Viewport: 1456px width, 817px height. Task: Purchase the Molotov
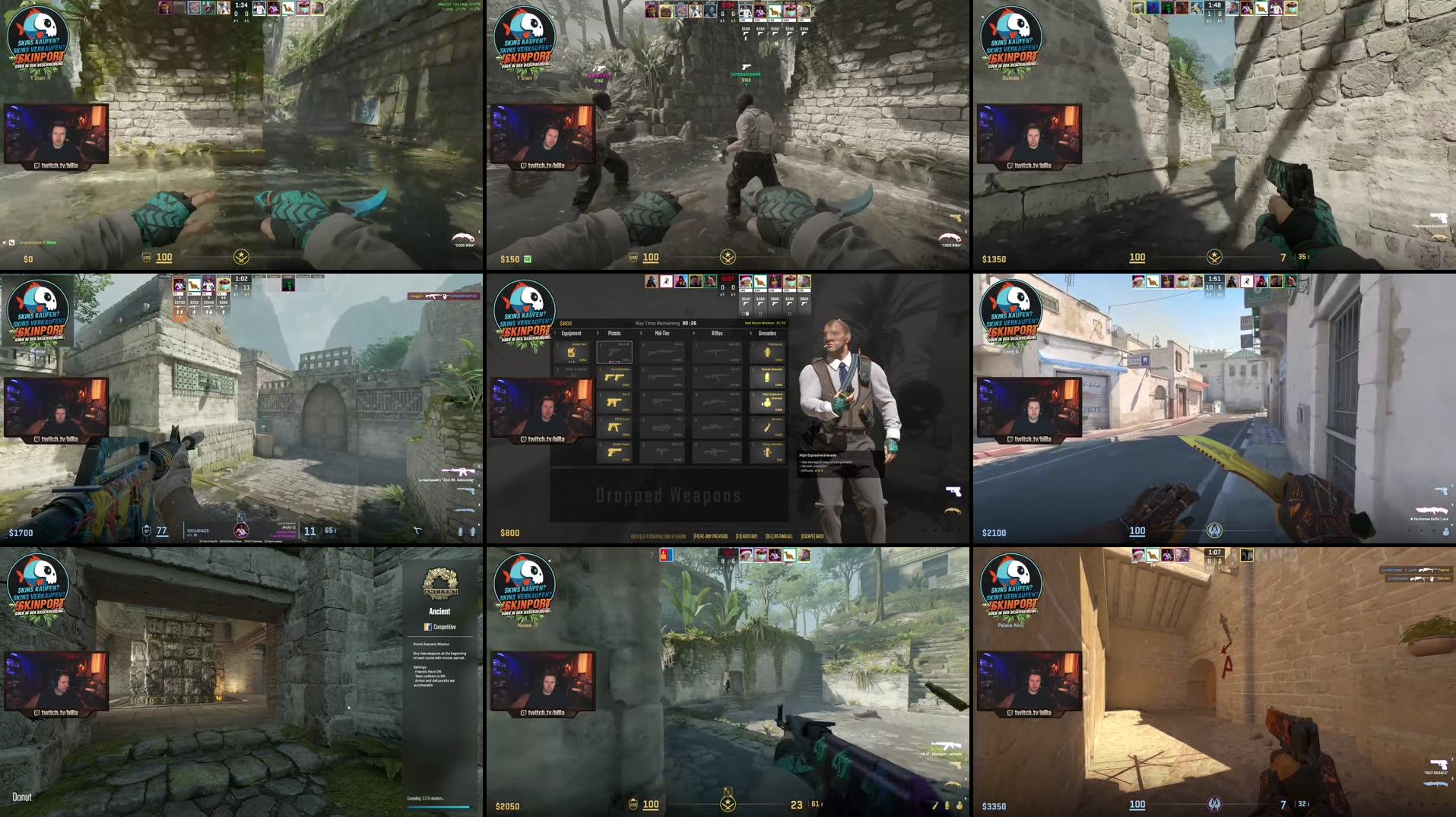pyautogui.click(x=767, y=426)
